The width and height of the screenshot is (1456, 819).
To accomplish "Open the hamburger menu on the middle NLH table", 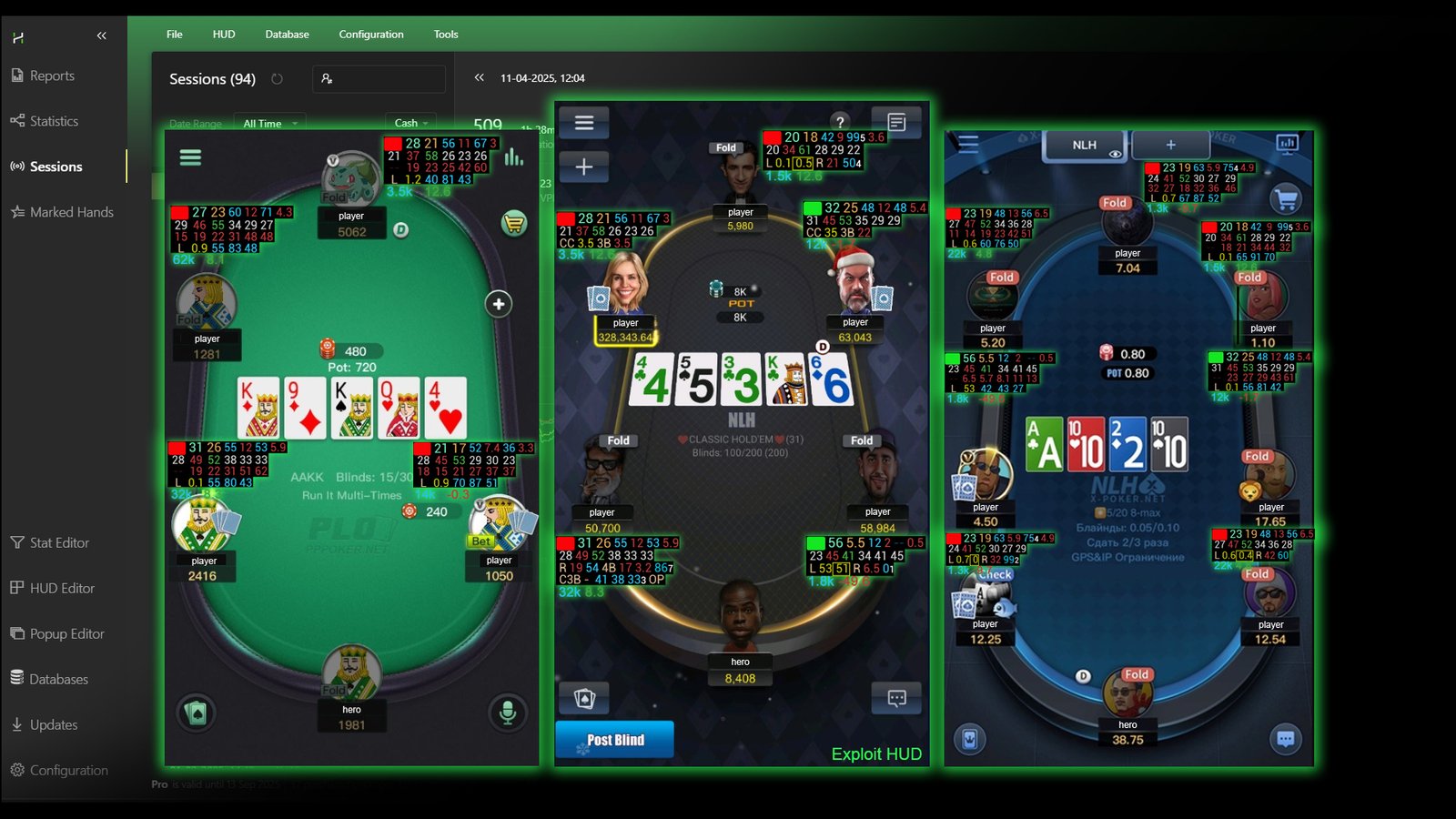I will click(x=585, y=123).
